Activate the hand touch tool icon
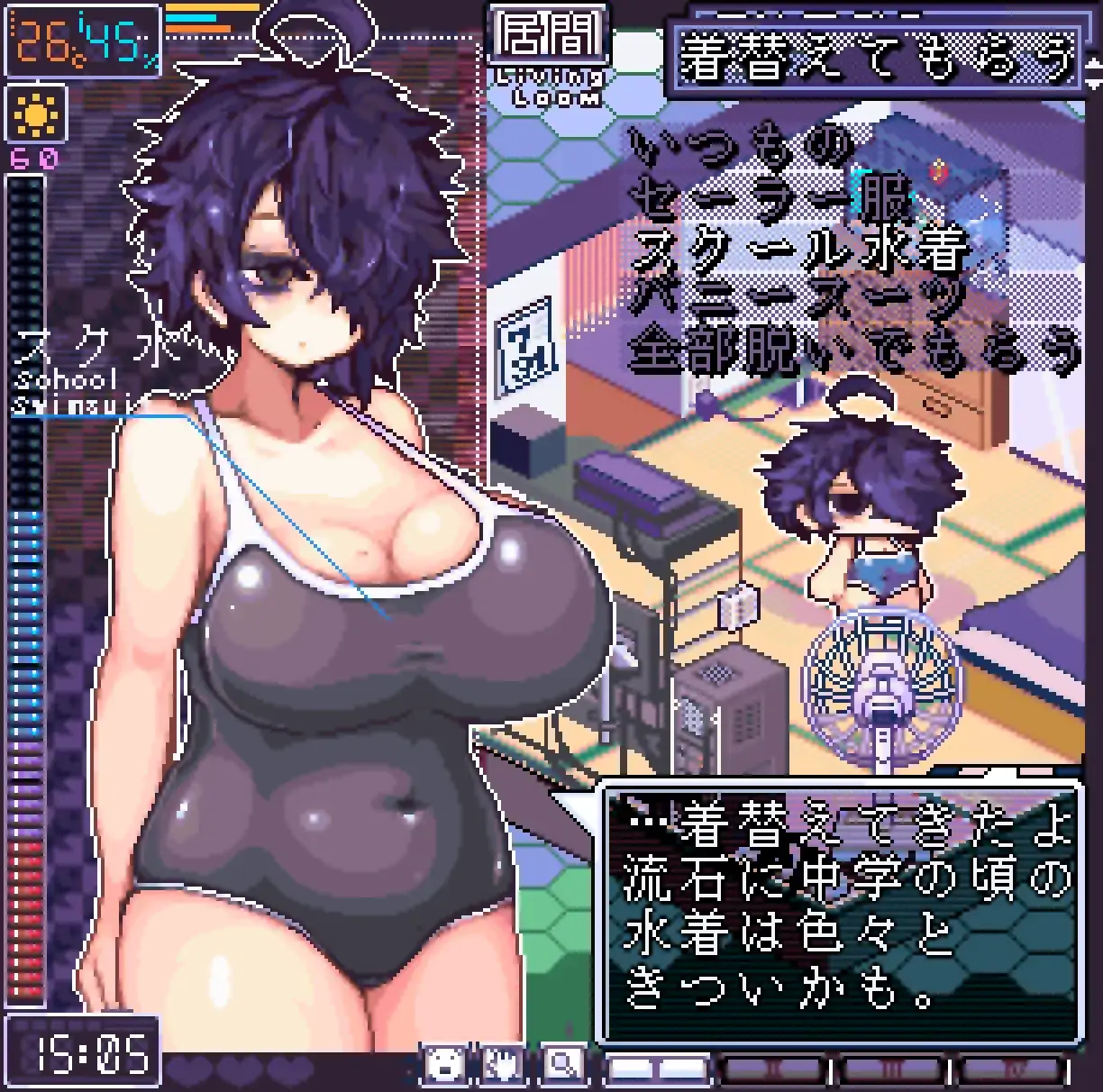The image size is (1103, 1092). [503, 1066]
